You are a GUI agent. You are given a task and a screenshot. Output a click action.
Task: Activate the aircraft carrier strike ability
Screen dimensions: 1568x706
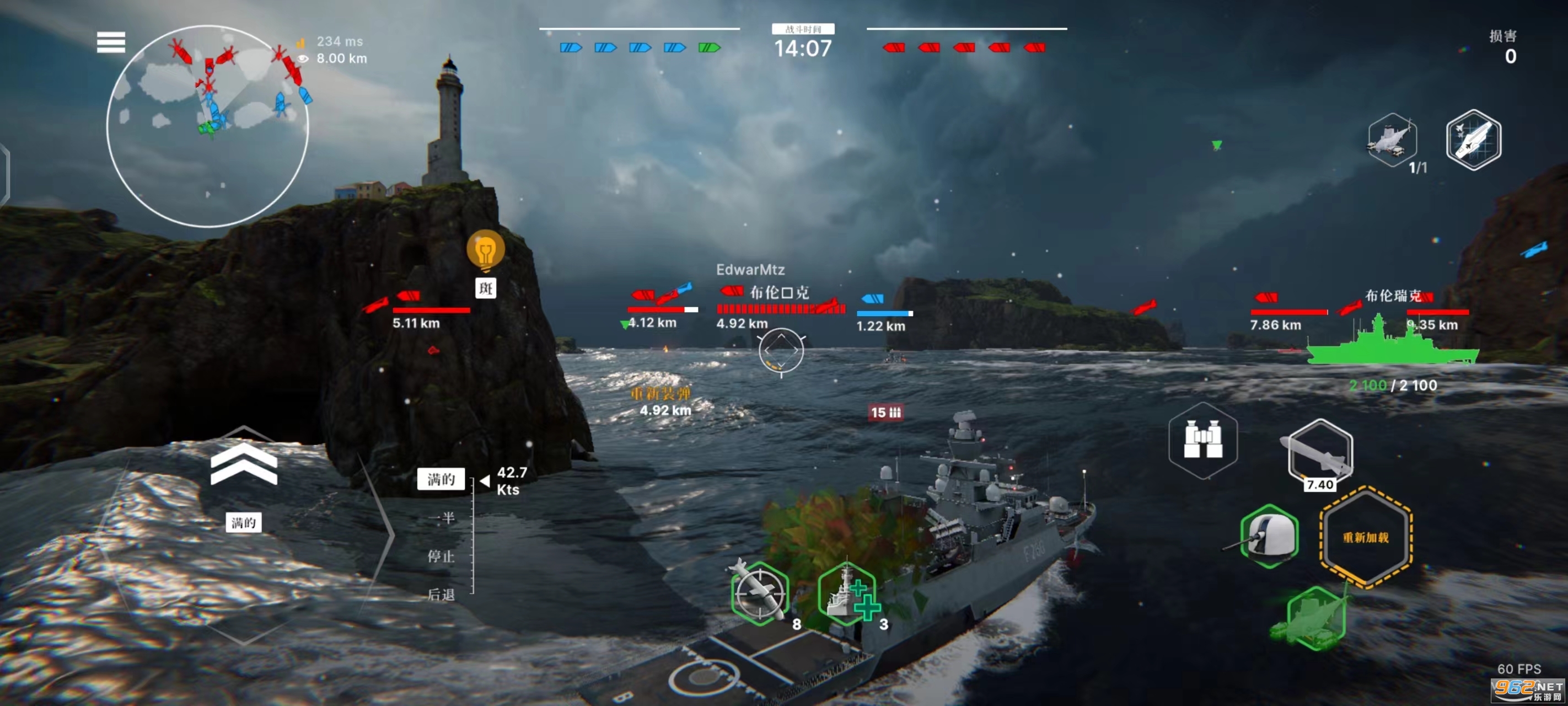[x=1473, y=140]
